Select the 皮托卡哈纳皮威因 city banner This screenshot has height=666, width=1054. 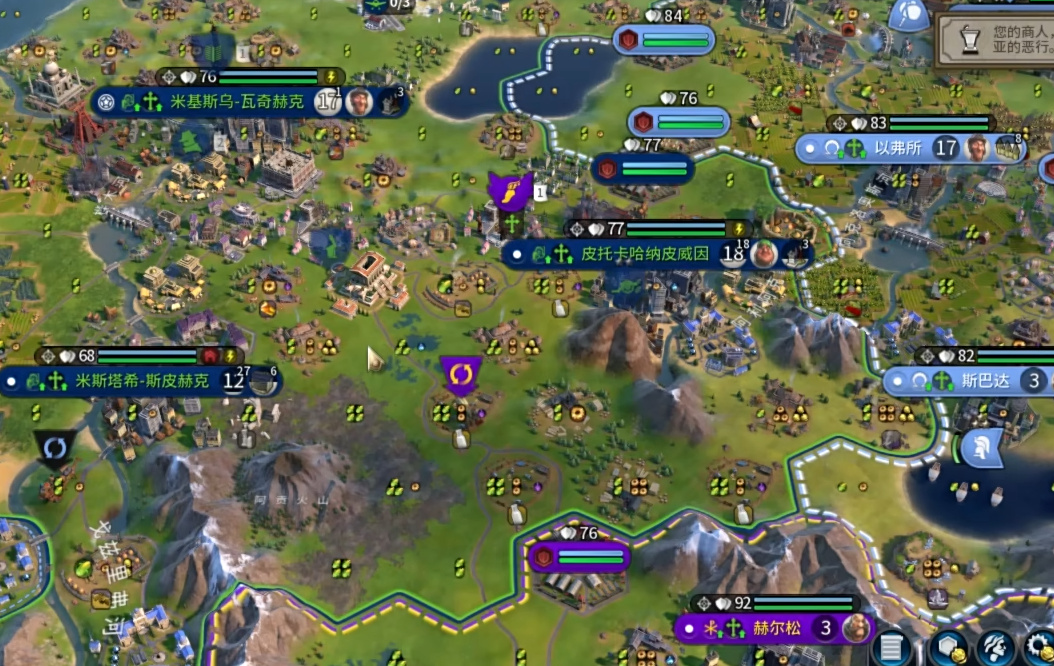[x=645, y=254]
